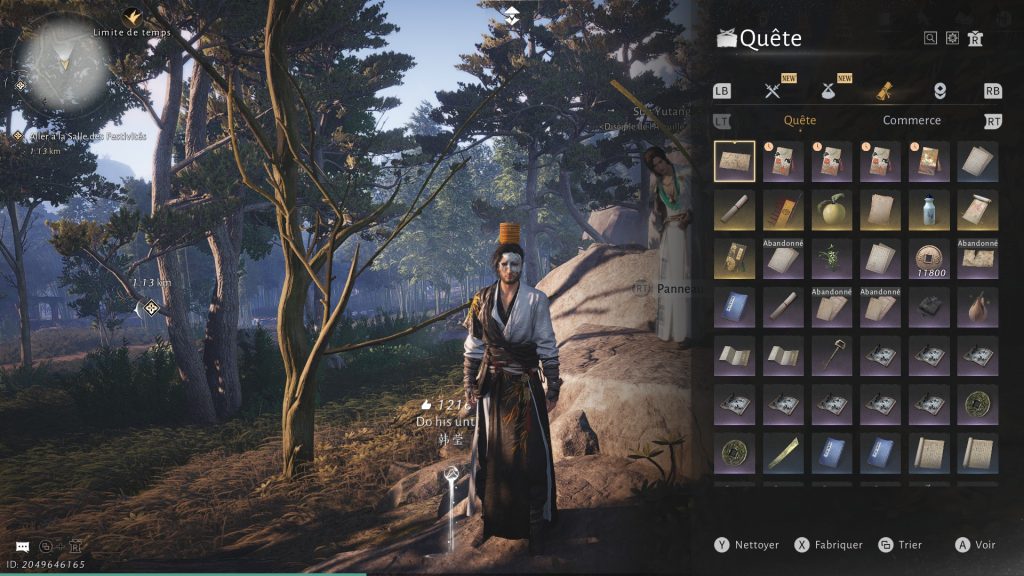Select the Quête sub-tab

point(800,120)
